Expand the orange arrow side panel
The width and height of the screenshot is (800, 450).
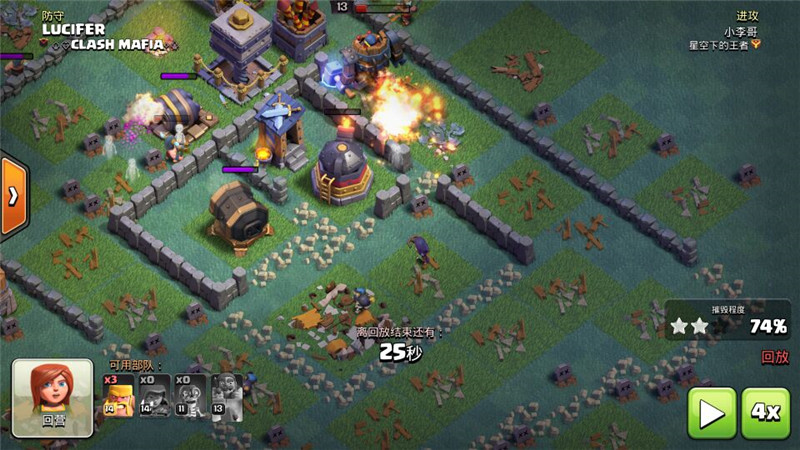[x=12, y=196]
